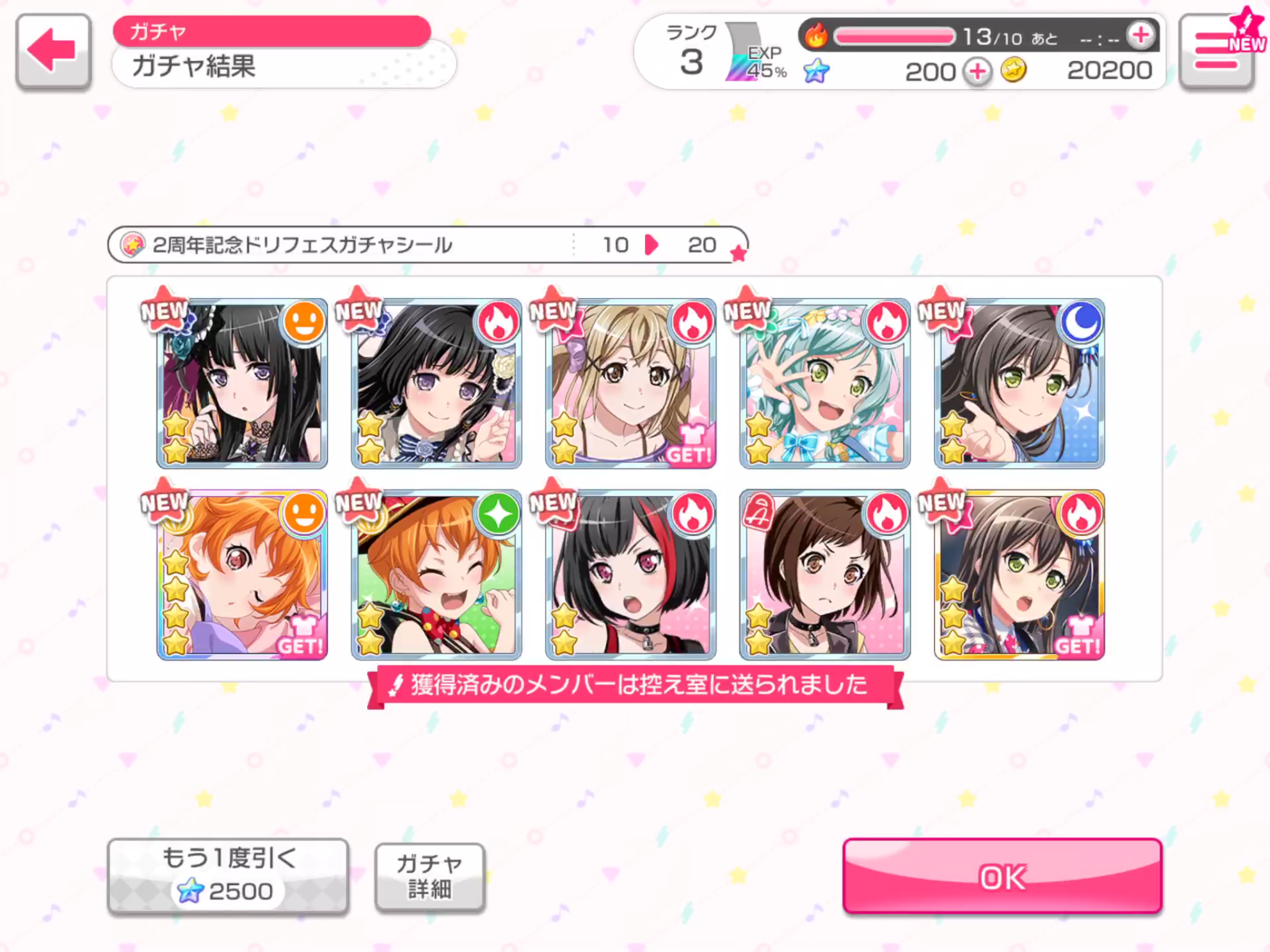Inspect the blonde twin-tail girl card
Image resolution: width=1270 pixels, height=952 pixels.
tap(631, 383)
